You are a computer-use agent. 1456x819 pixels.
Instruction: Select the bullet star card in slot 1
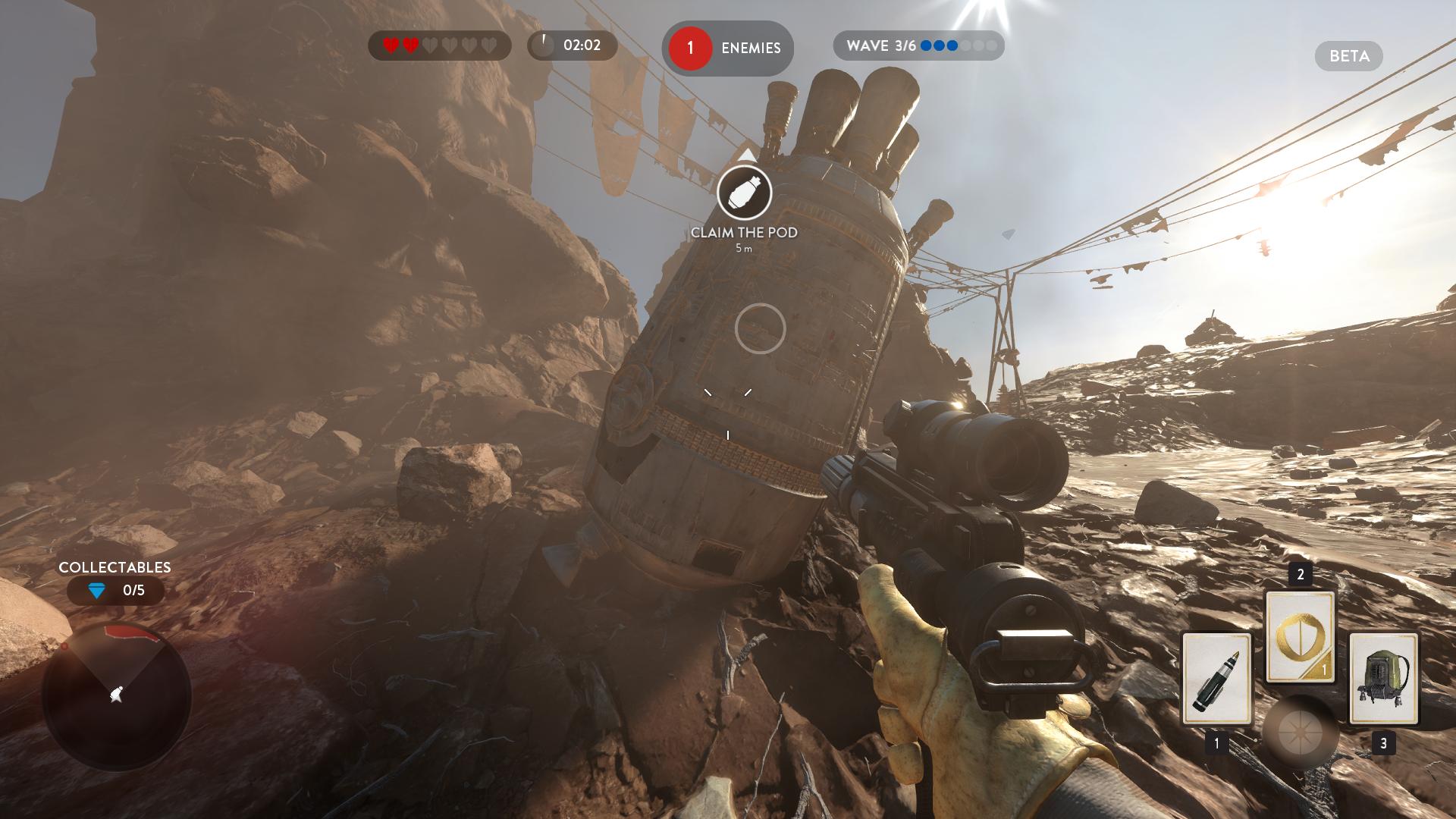pyautogui.click(x=1216, y=679)
